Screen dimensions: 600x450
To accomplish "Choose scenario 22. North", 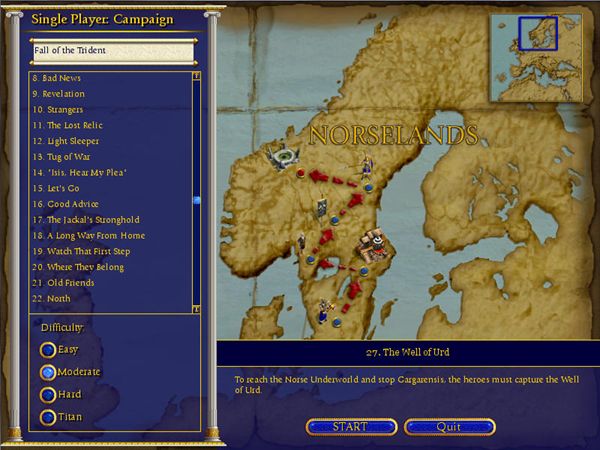I will 53,298.
